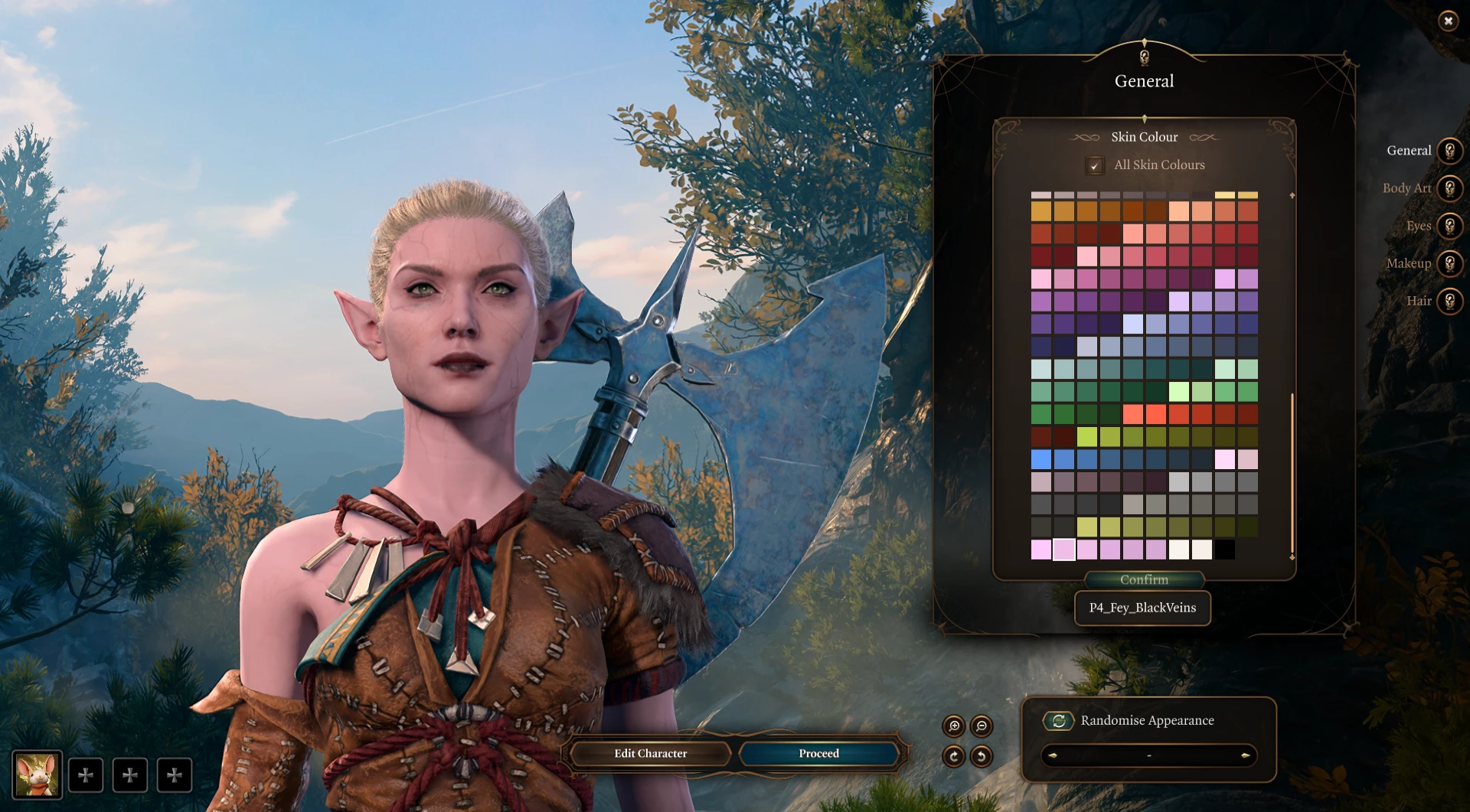Go to the previous appearance preset arrow
The height and width of the screenshot is (812, 1470).
(x=1053, y=755)
